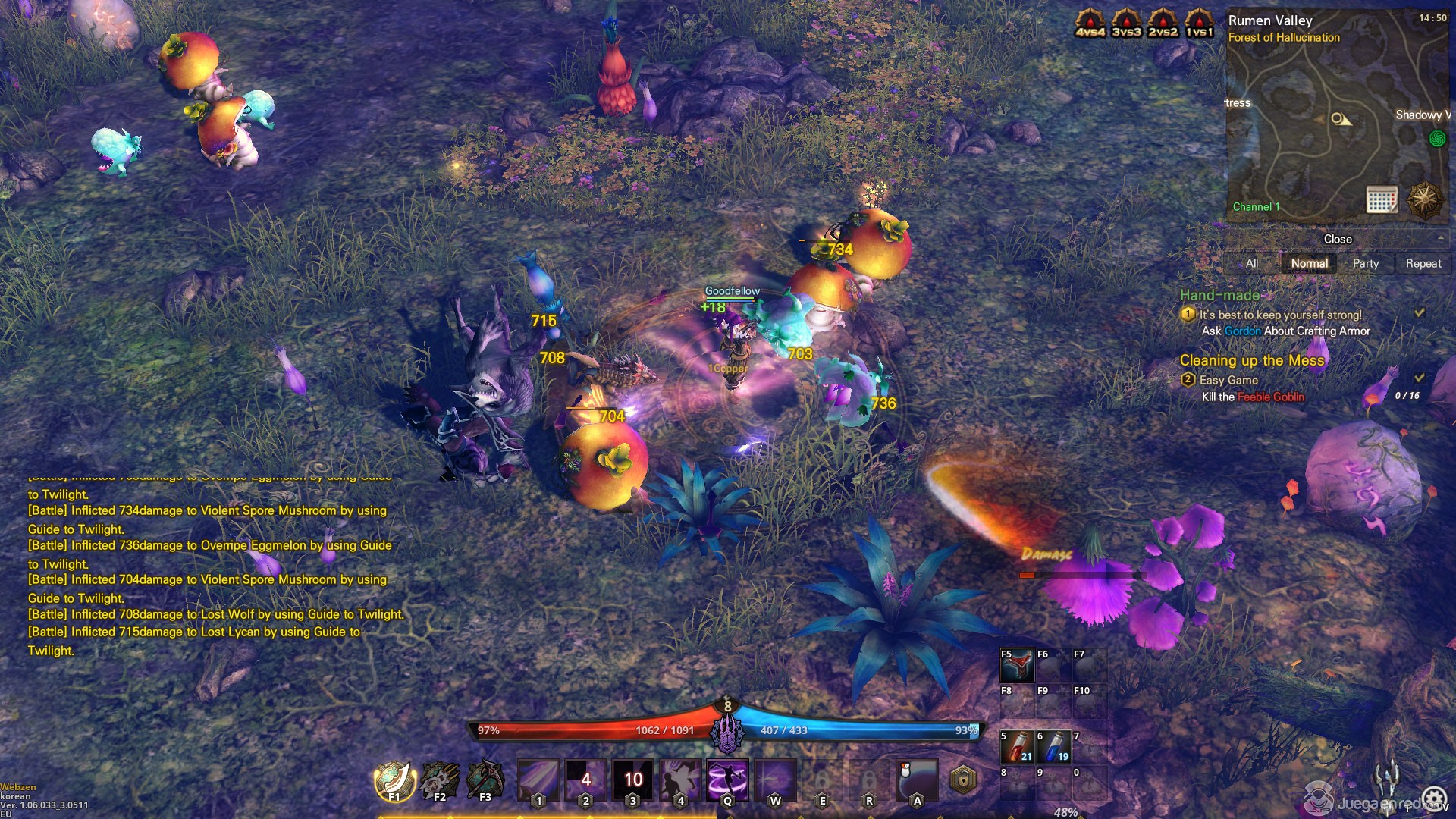Open the calendar icon on the minimap
Image resolution: width=1456 pixels, height=819 pixels.
coord(1382,199)
